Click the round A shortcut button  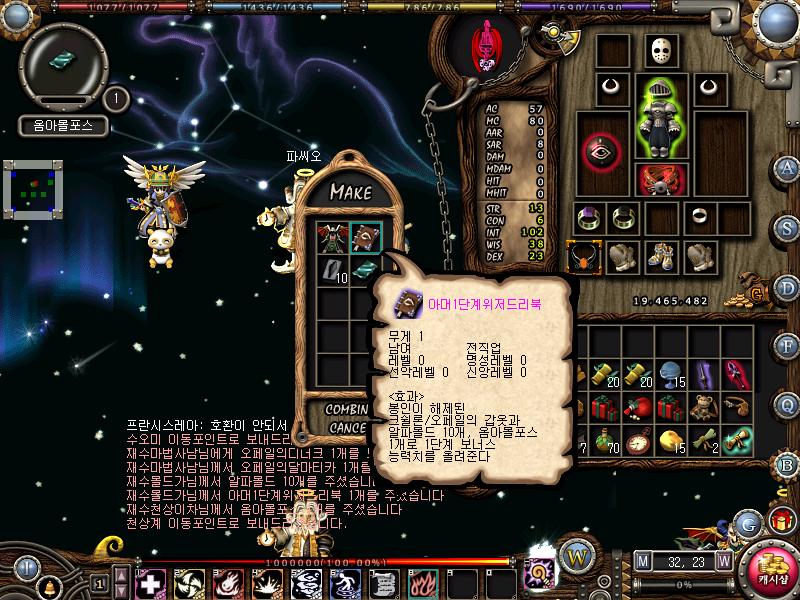(788, 167)
